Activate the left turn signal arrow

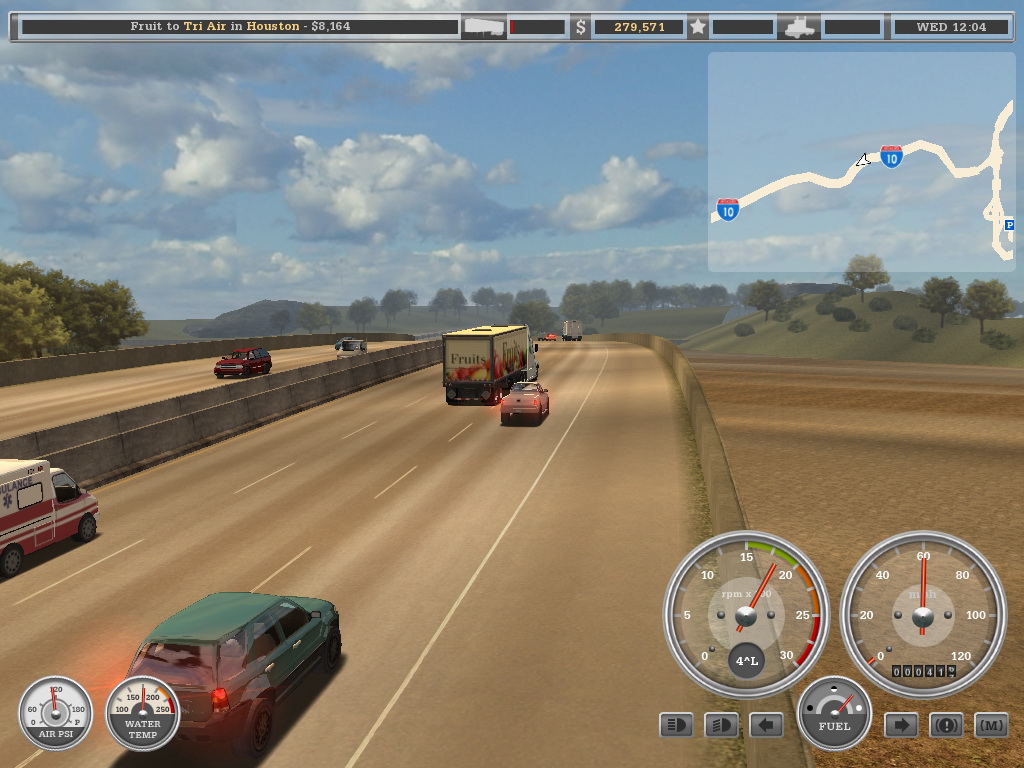766,725
